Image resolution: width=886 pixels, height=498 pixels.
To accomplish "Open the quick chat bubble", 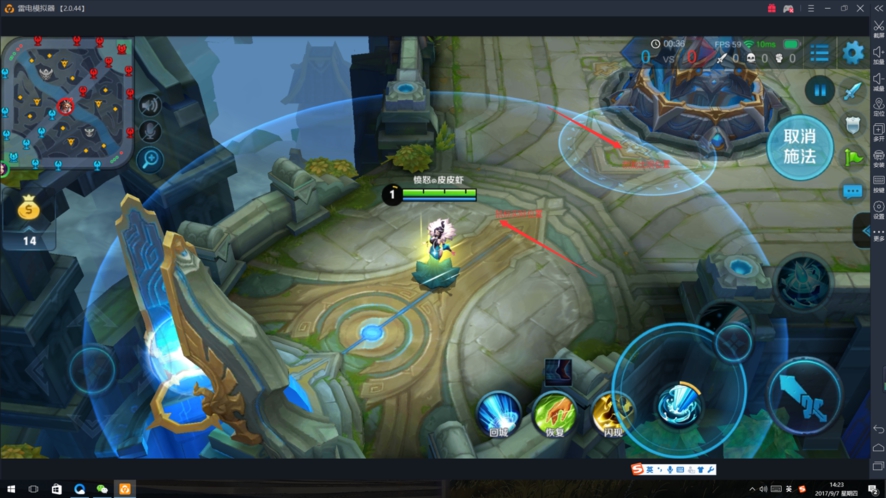I will click(852, 191).
